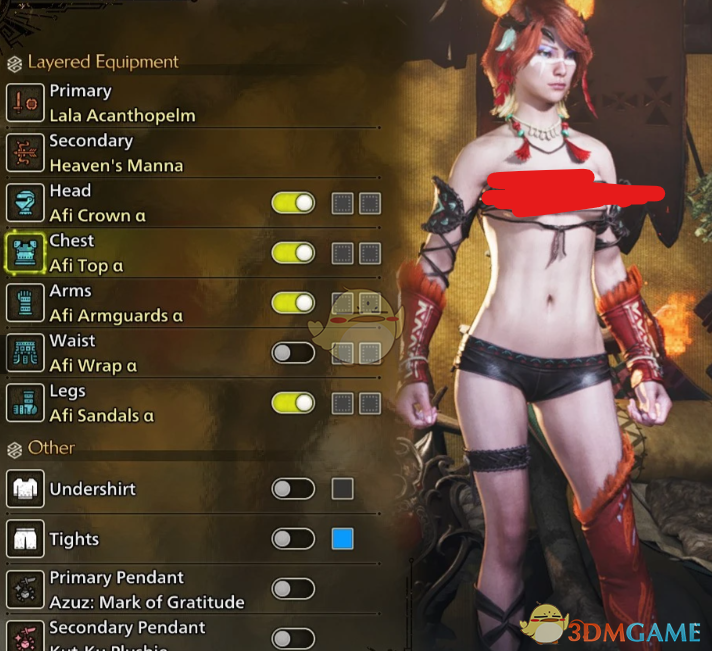
Task: Toggle the Arms armor display switch
Action: (x=292, y=302)
